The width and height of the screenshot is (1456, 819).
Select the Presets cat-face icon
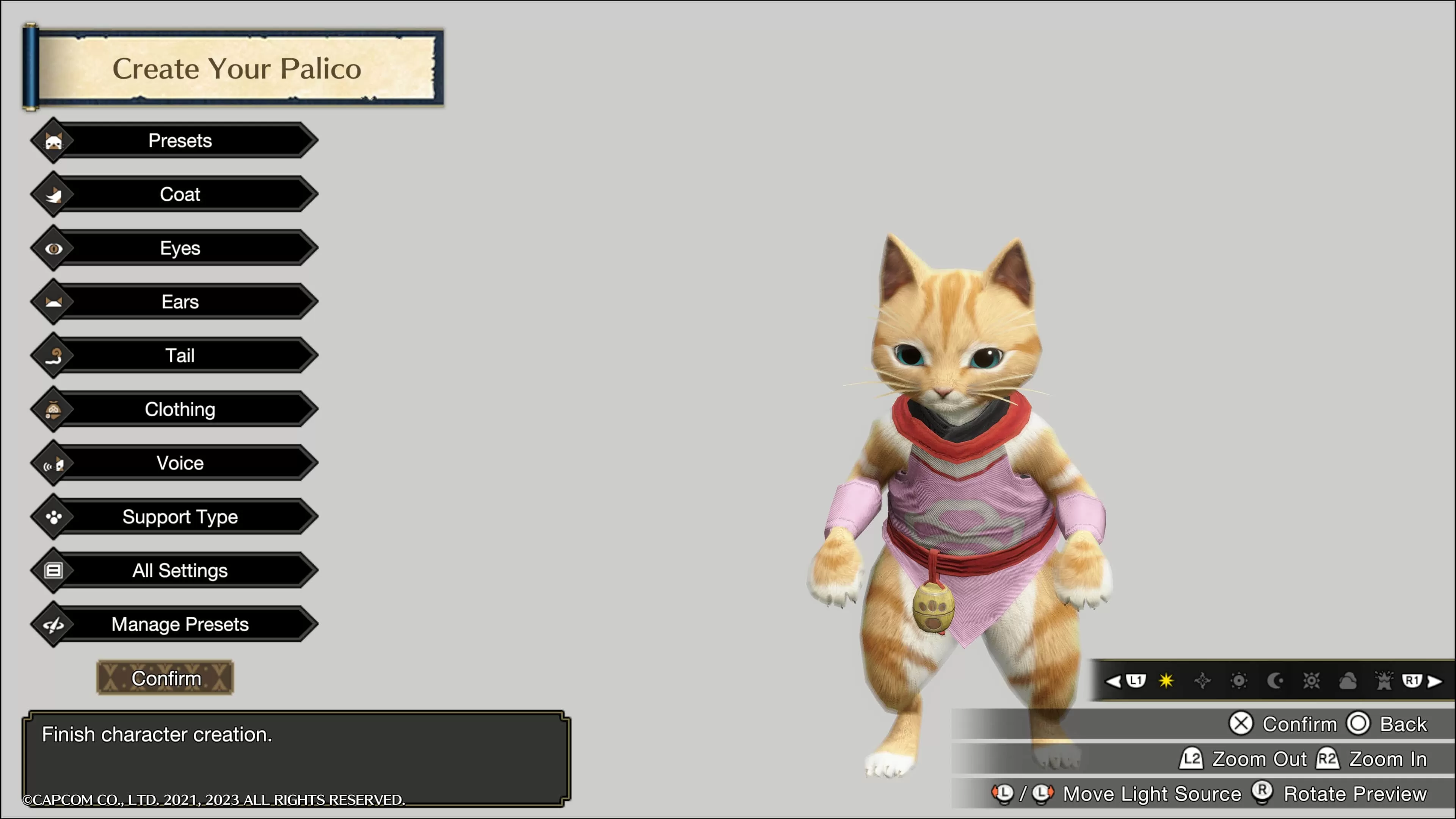click(54, 141)
